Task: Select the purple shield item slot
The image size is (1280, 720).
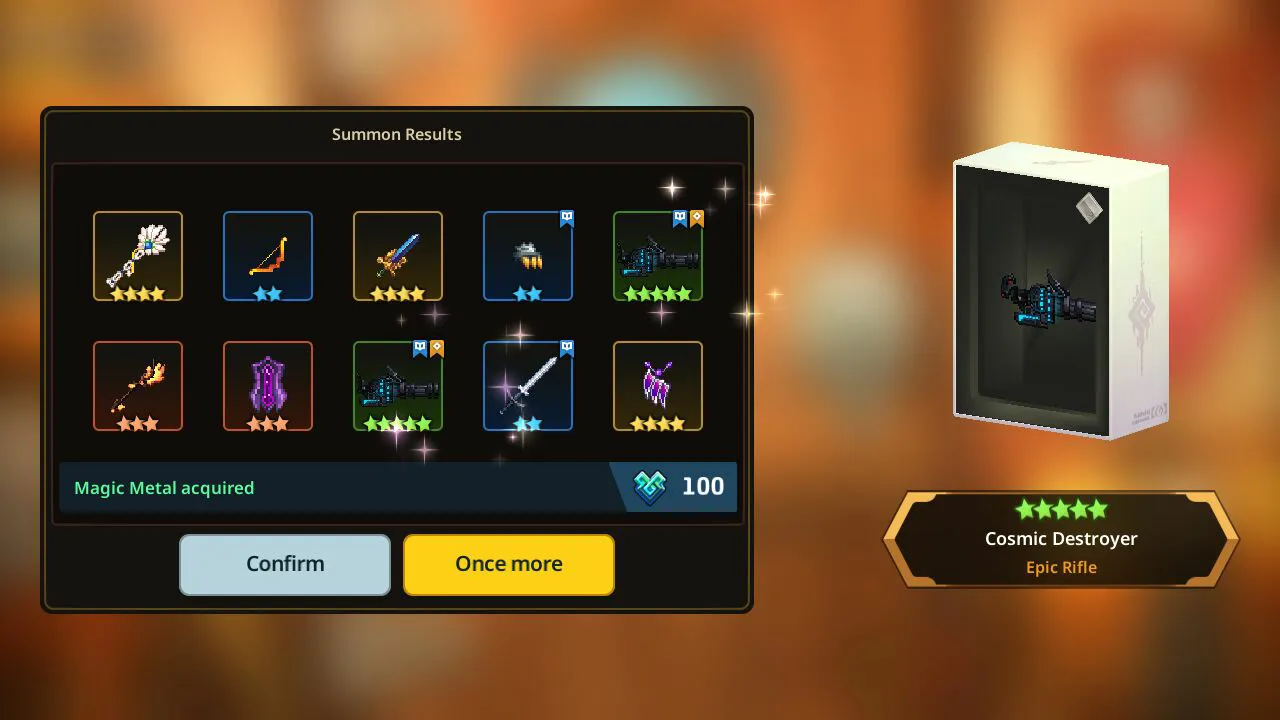Action: point(268,386)
